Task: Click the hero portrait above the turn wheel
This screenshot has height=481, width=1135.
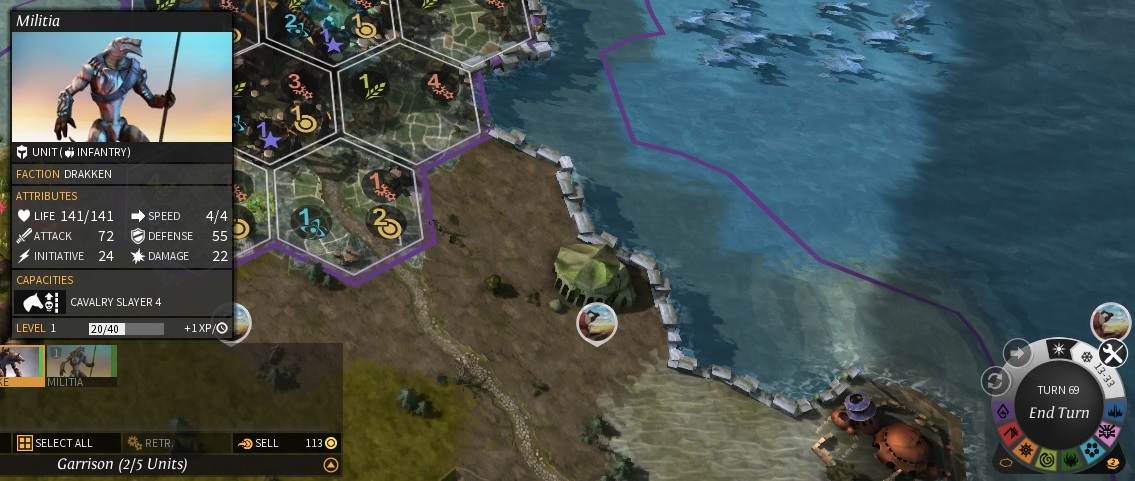Action: [x=1109, y=322]
